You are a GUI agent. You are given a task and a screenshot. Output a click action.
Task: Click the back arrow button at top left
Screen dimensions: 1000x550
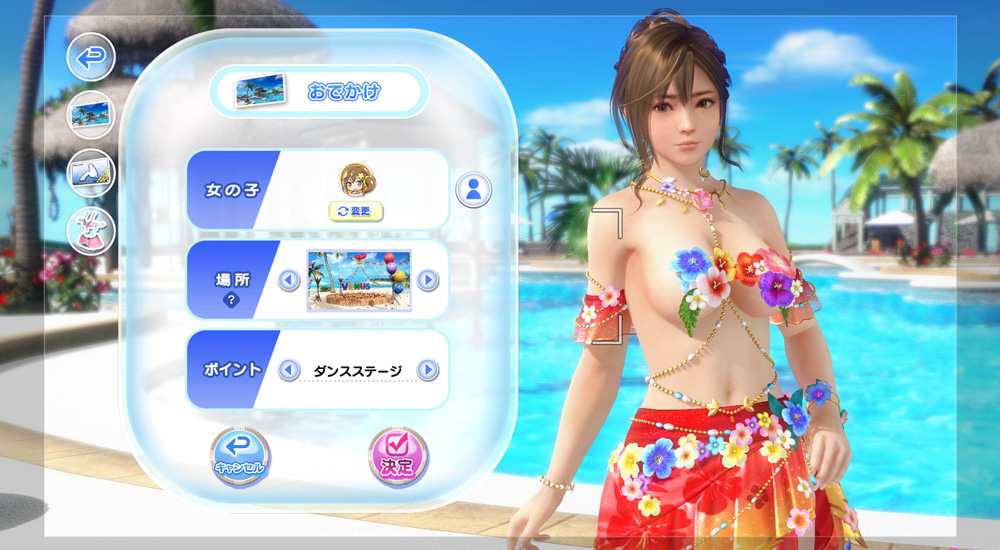click(x=91, y=58)
